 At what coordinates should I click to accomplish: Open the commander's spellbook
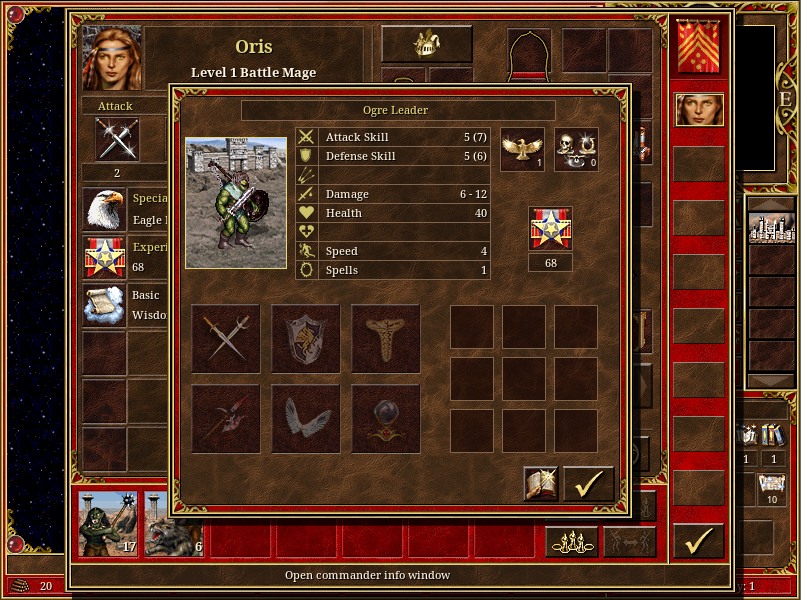[541, 483]
